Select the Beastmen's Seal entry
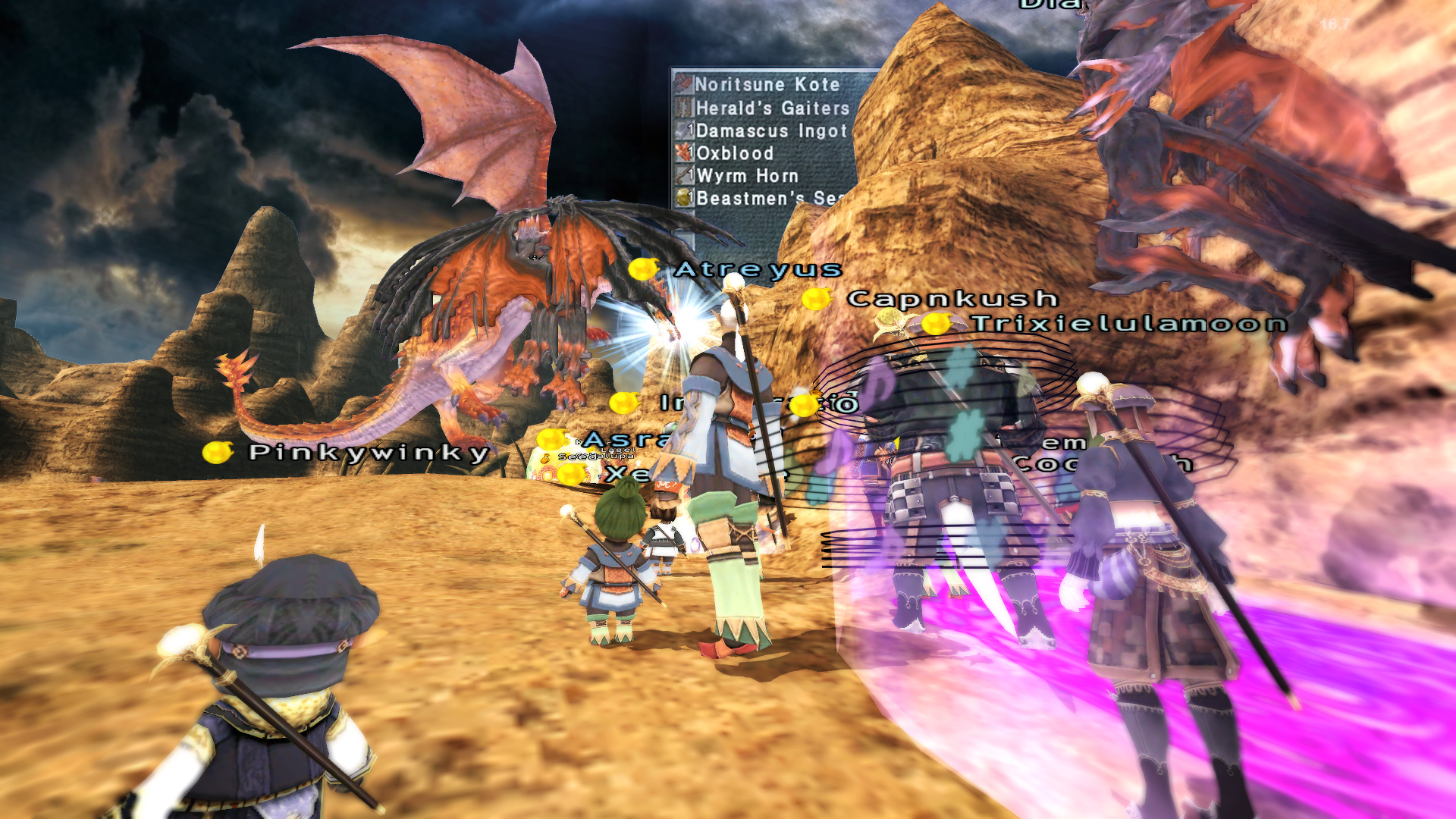 click(766, 198)
